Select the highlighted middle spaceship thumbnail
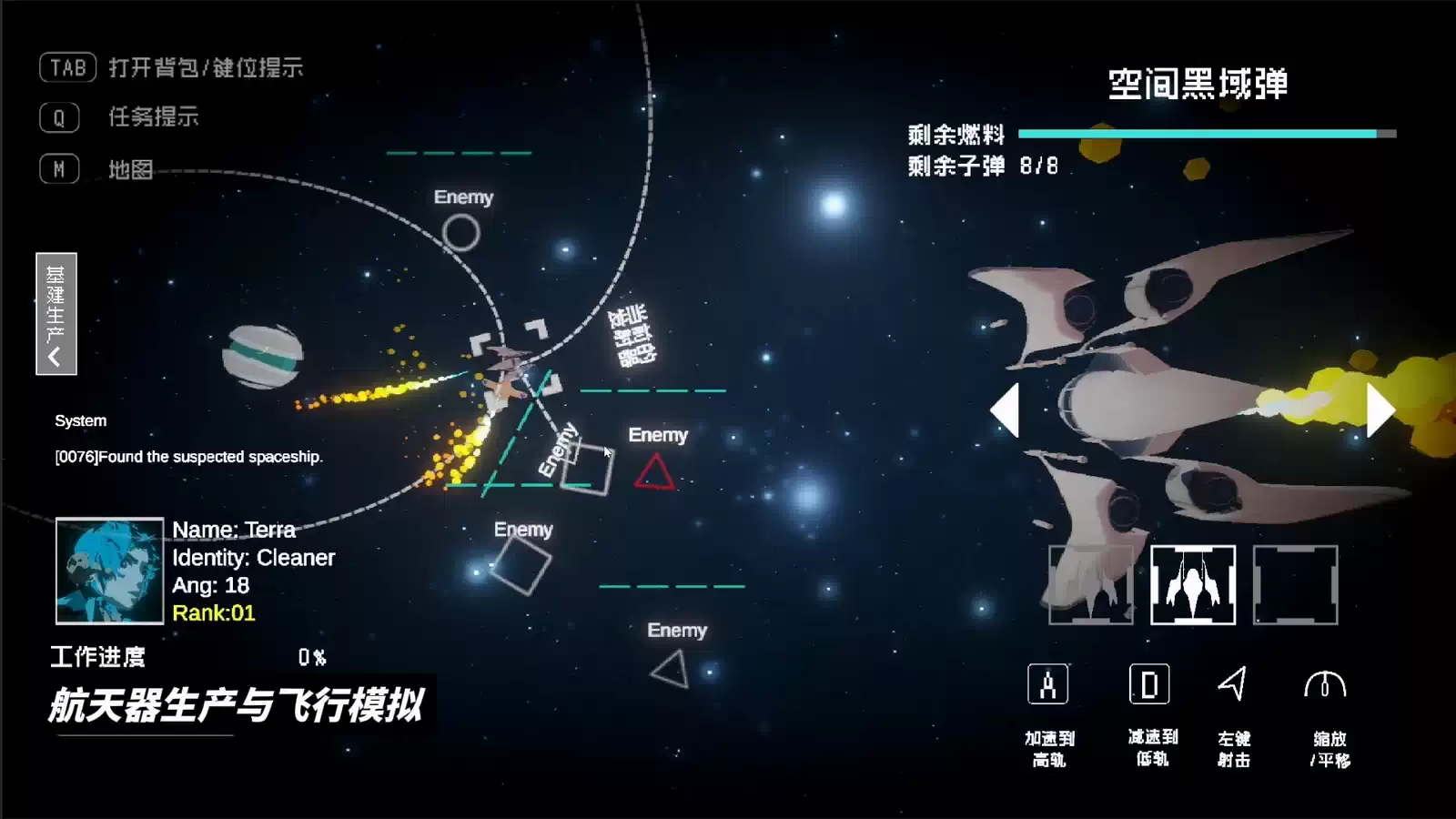1456x819 pixels. (x=1193, y=585)
